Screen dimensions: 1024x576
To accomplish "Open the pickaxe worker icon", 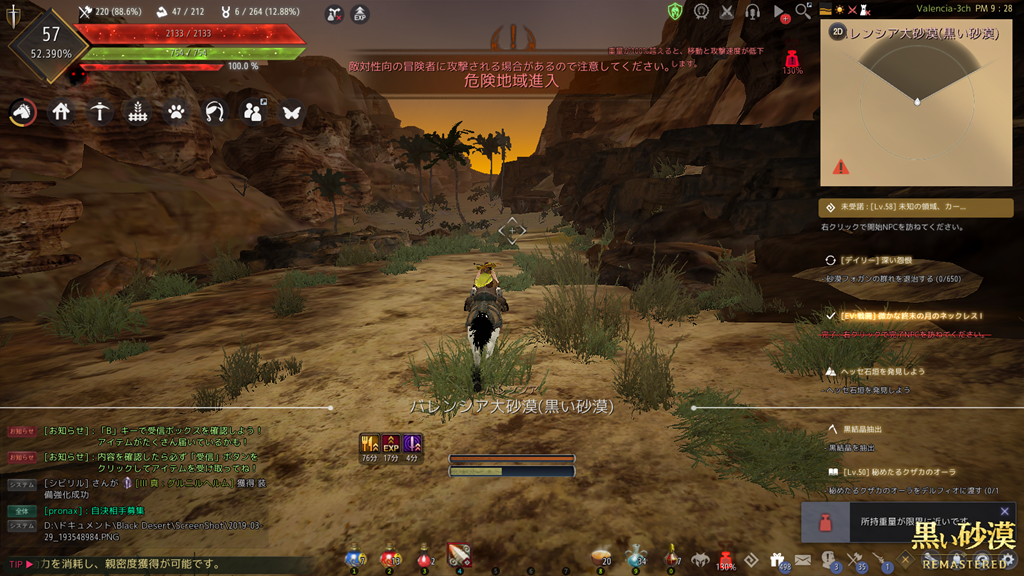I will (100, 112).
